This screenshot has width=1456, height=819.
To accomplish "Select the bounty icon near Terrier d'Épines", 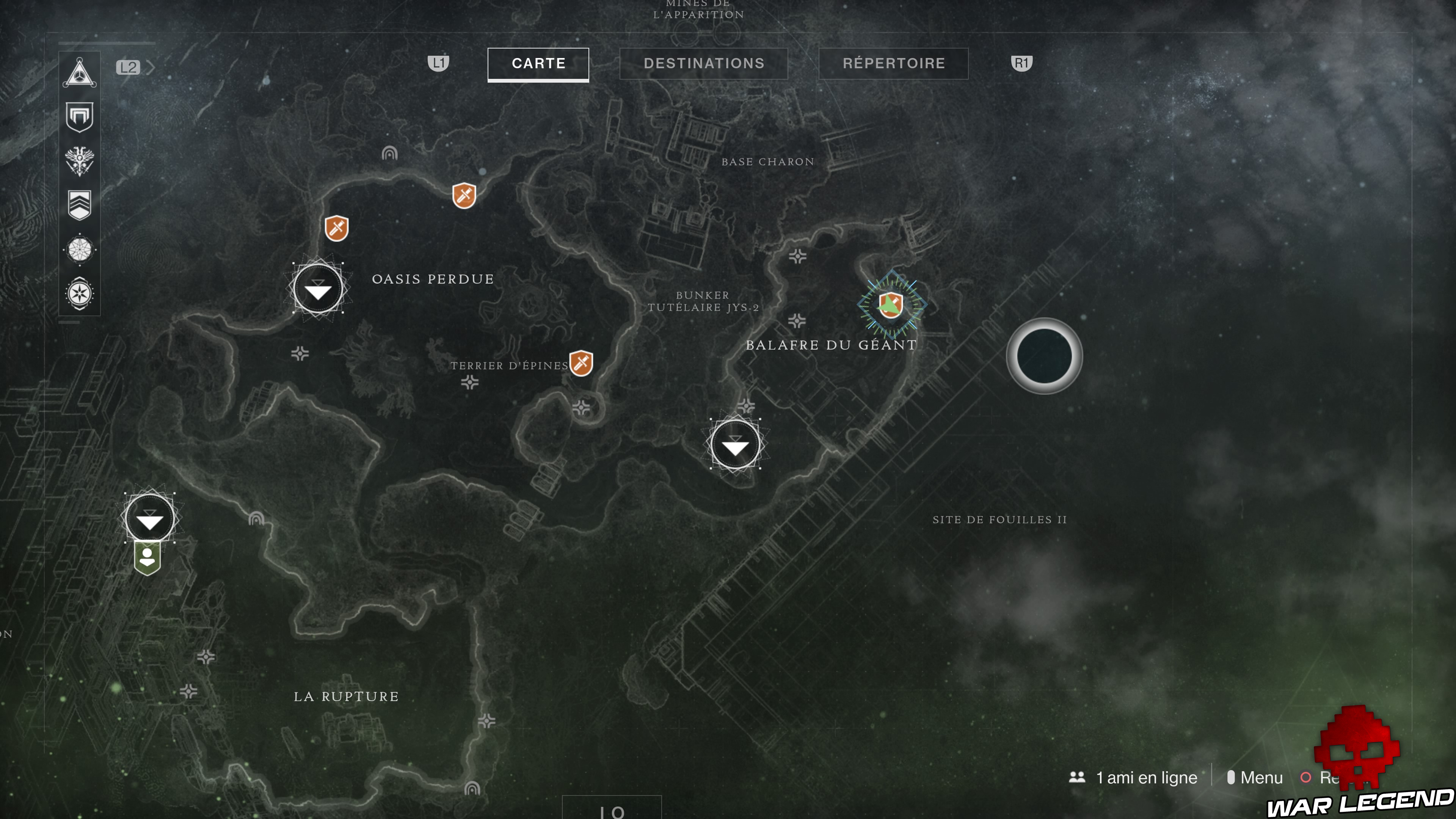I will 582,364.
